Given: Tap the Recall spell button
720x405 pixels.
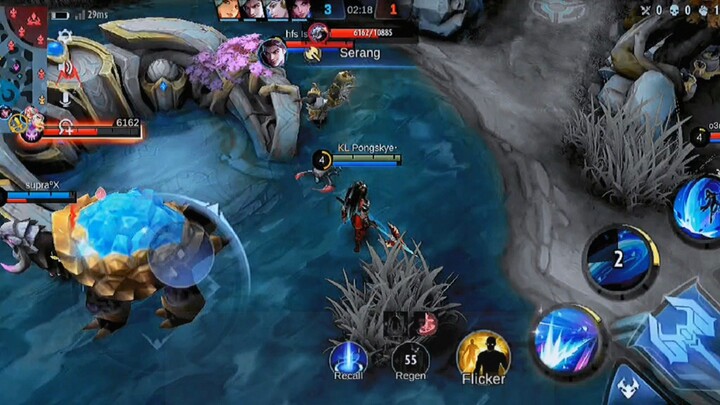Looking at the screenshot, I should point(348,358).
